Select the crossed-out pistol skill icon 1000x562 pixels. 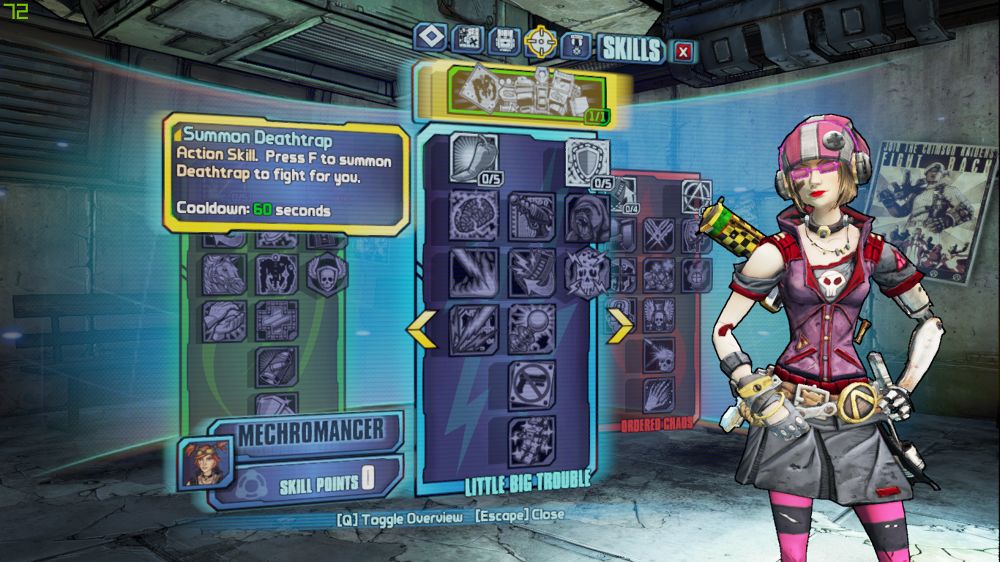coord(531,382)
